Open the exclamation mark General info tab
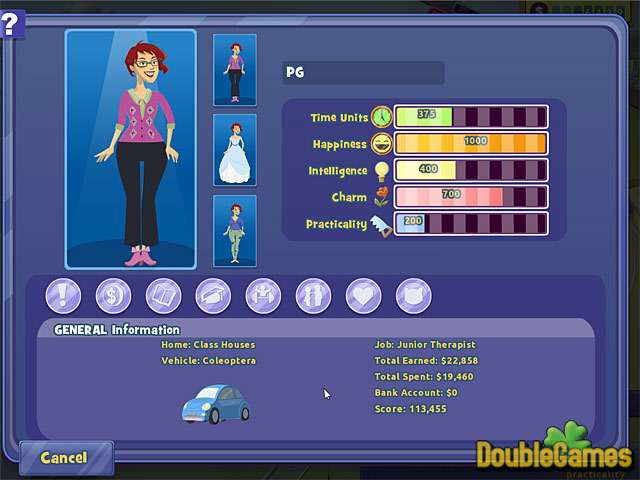The height and width of the screenshot is (480, 640). click(x=63, y=295)
